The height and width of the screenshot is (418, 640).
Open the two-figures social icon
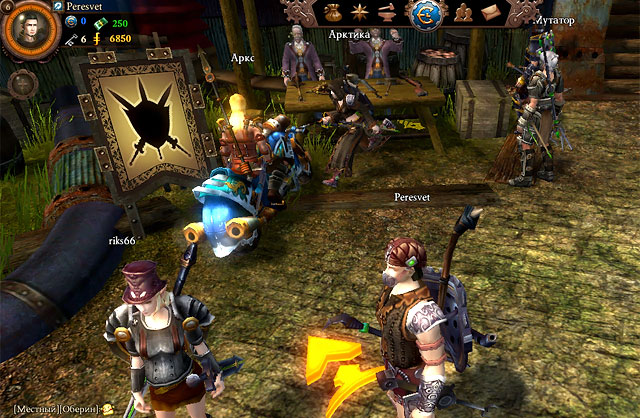pos(463,14)
